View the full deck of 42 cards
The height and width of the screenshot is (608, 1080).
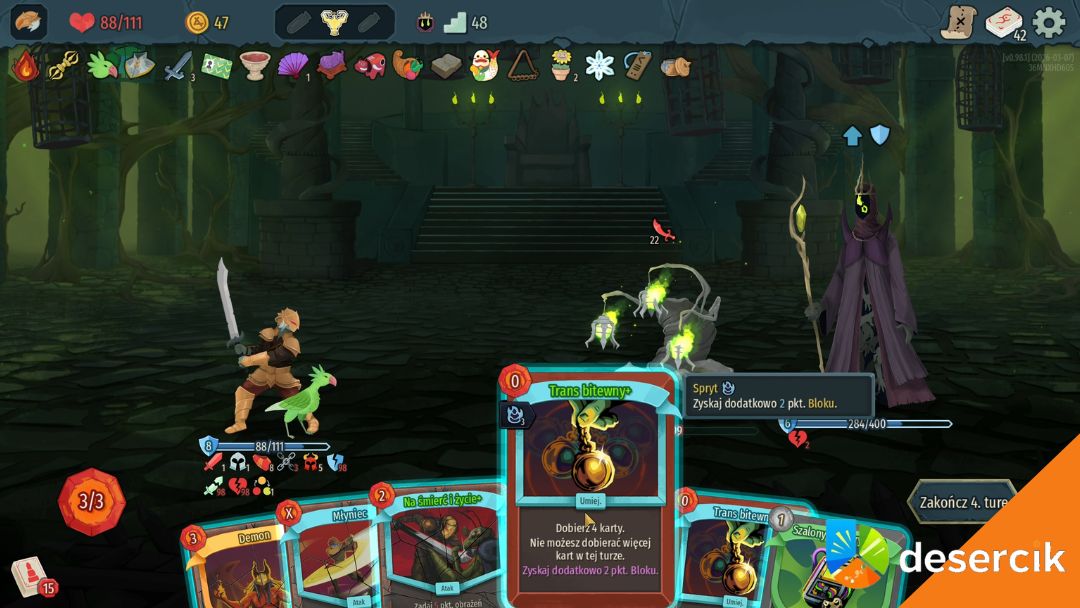1004,22
